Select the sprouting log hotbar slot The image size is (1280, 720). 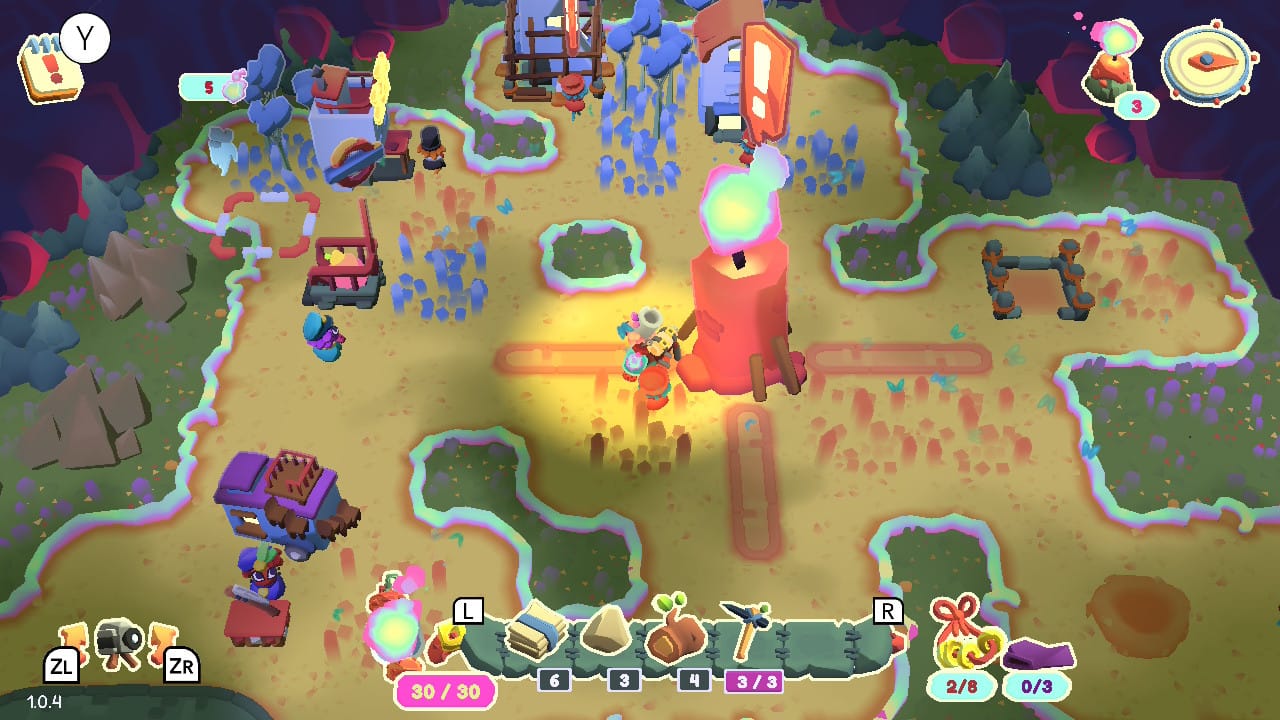tap(676, 632)
